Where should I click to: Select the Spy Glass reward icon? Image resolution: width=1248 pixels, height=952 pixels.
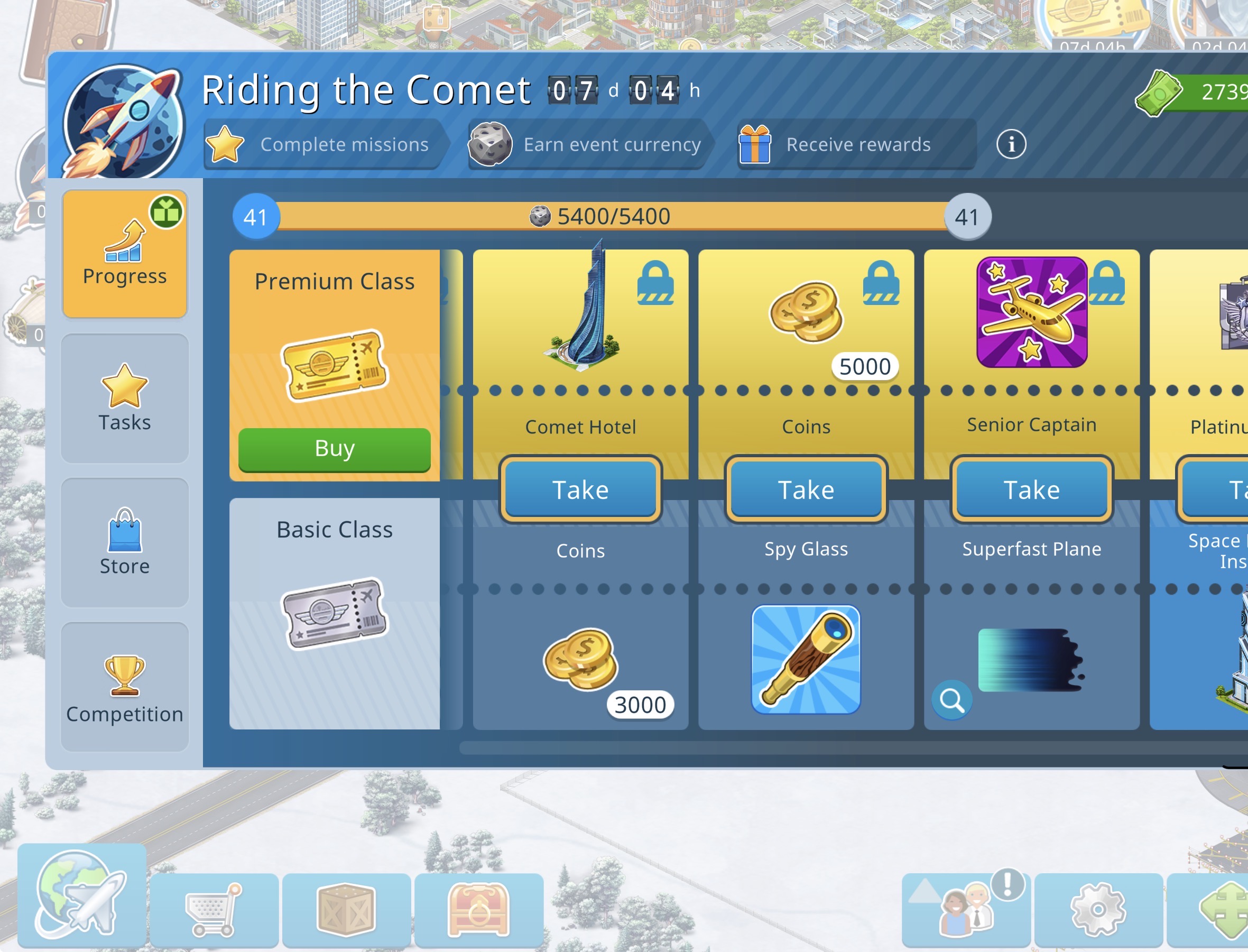click(806, 659)
